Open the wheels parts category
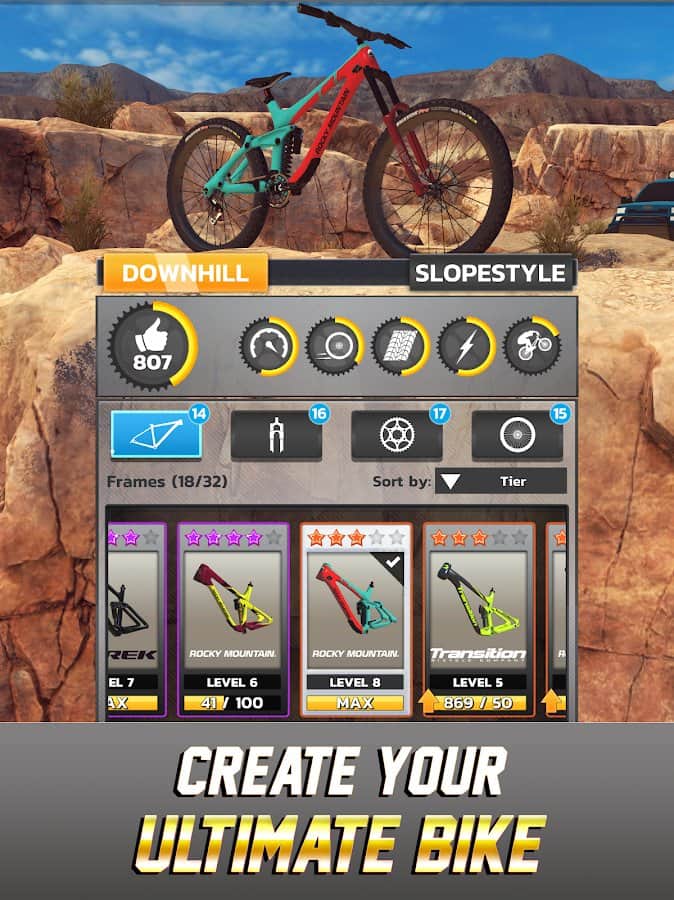 click(x=517, y=435)
